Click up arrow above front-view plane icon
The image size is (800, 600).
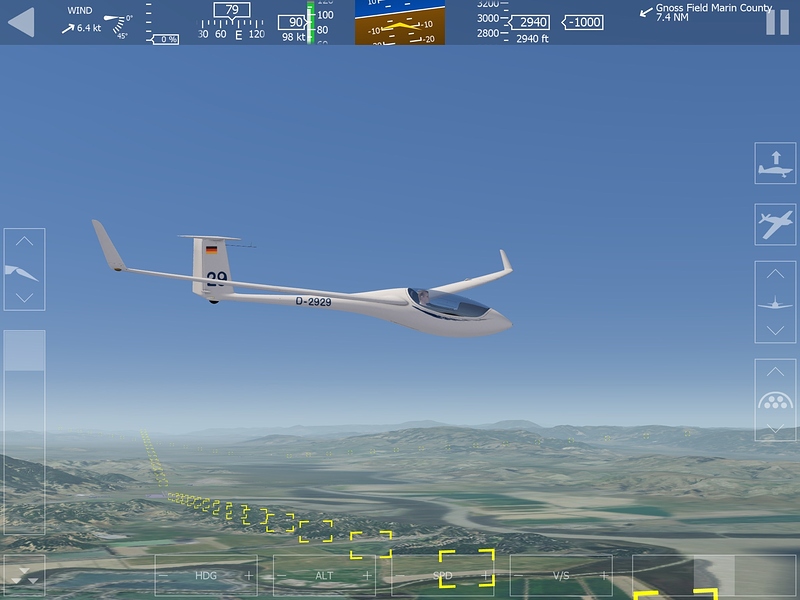click(775, 274)
